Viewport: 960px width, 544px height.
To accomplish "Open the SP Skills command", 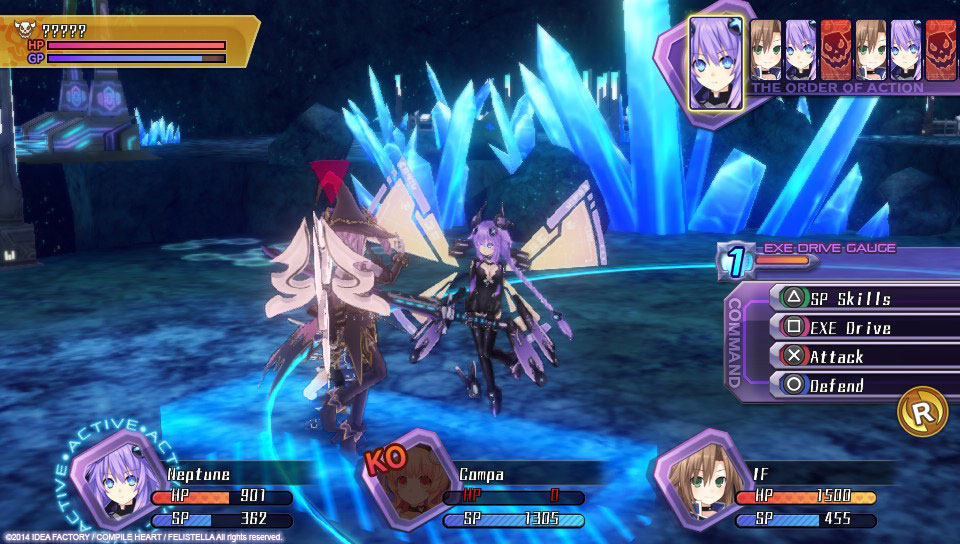I will [850, 298].
